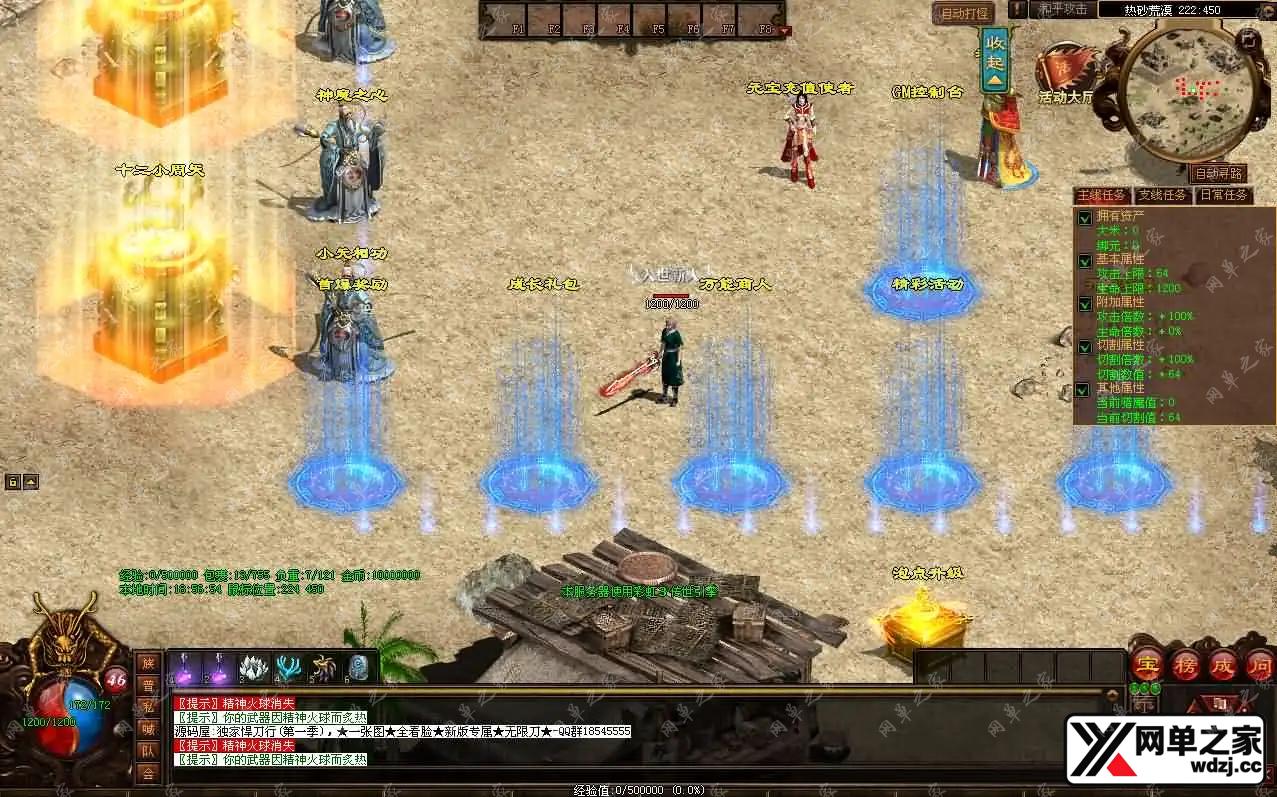Select the 私 private chat channel button
This screenshot has width=1277, height=797.
148,707
